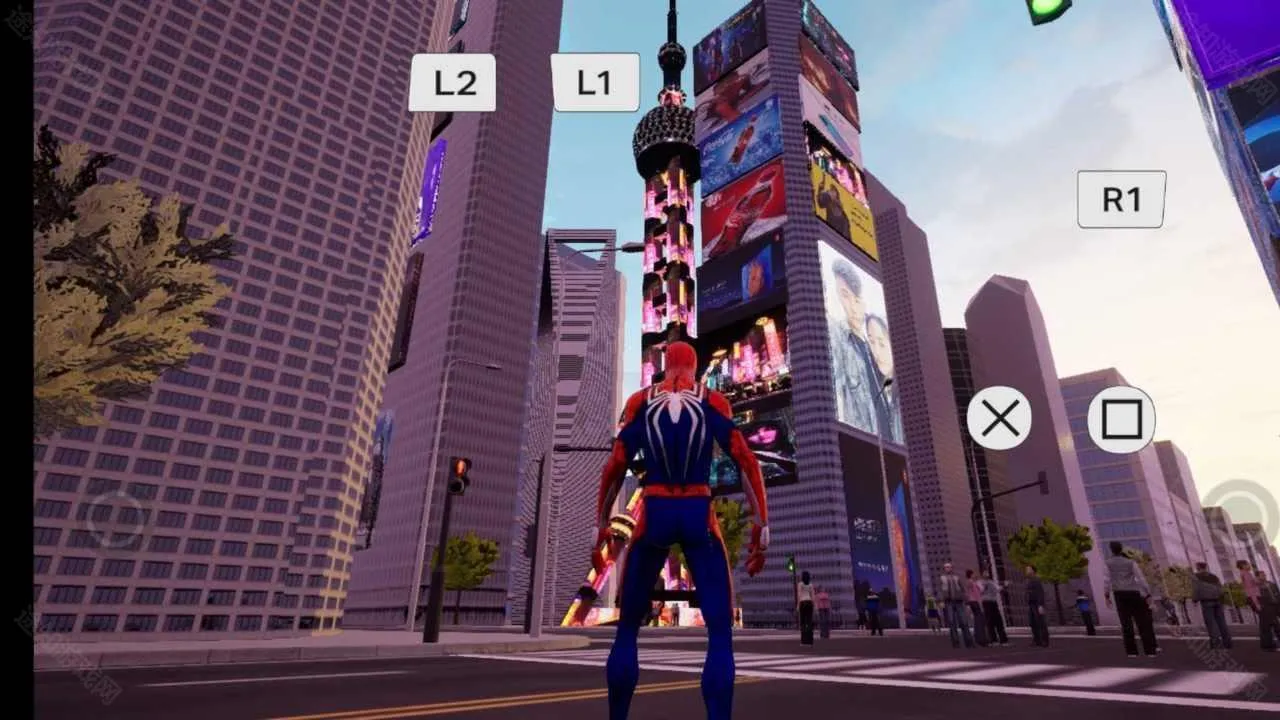This screenshot has height=720, width=1280.
Task: Activate the R1 touch button
Action: pos(1121,199)
